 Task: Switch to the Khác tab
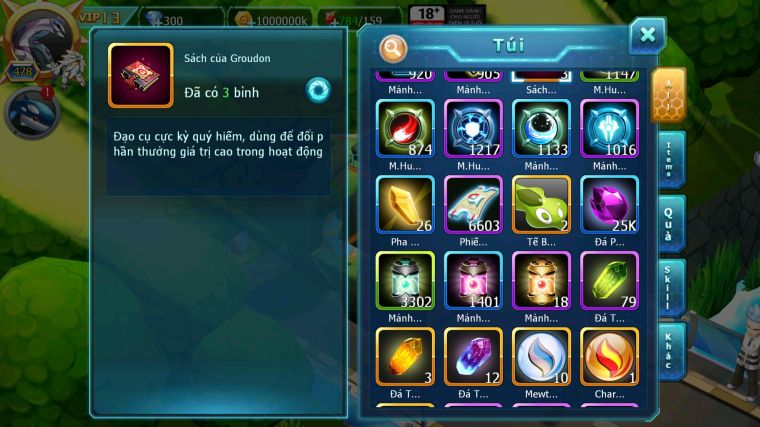pos(670,350)
